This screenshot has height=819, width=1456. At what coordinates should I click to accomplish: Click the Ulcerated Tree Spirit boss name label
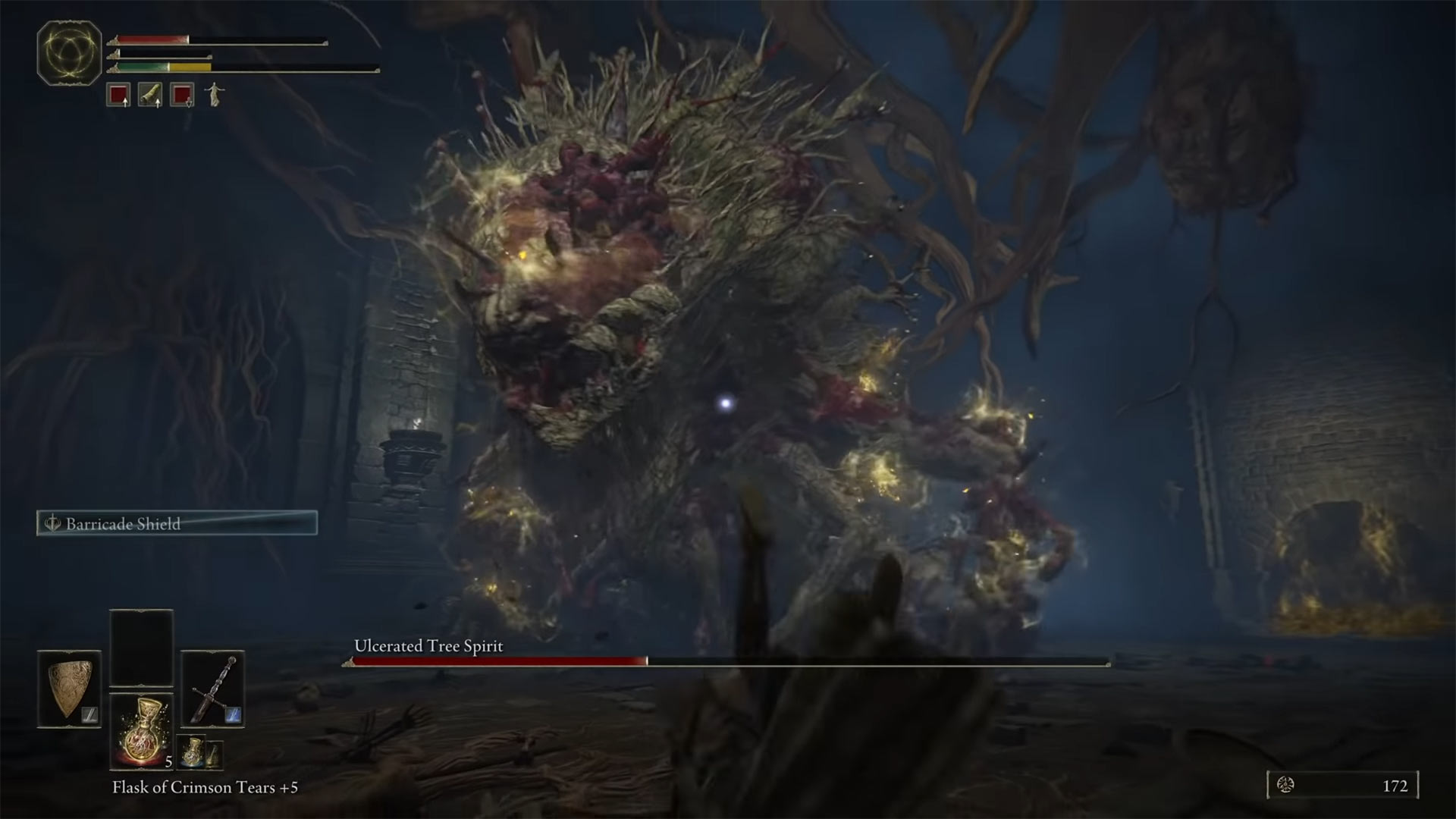tap(428, 647)
